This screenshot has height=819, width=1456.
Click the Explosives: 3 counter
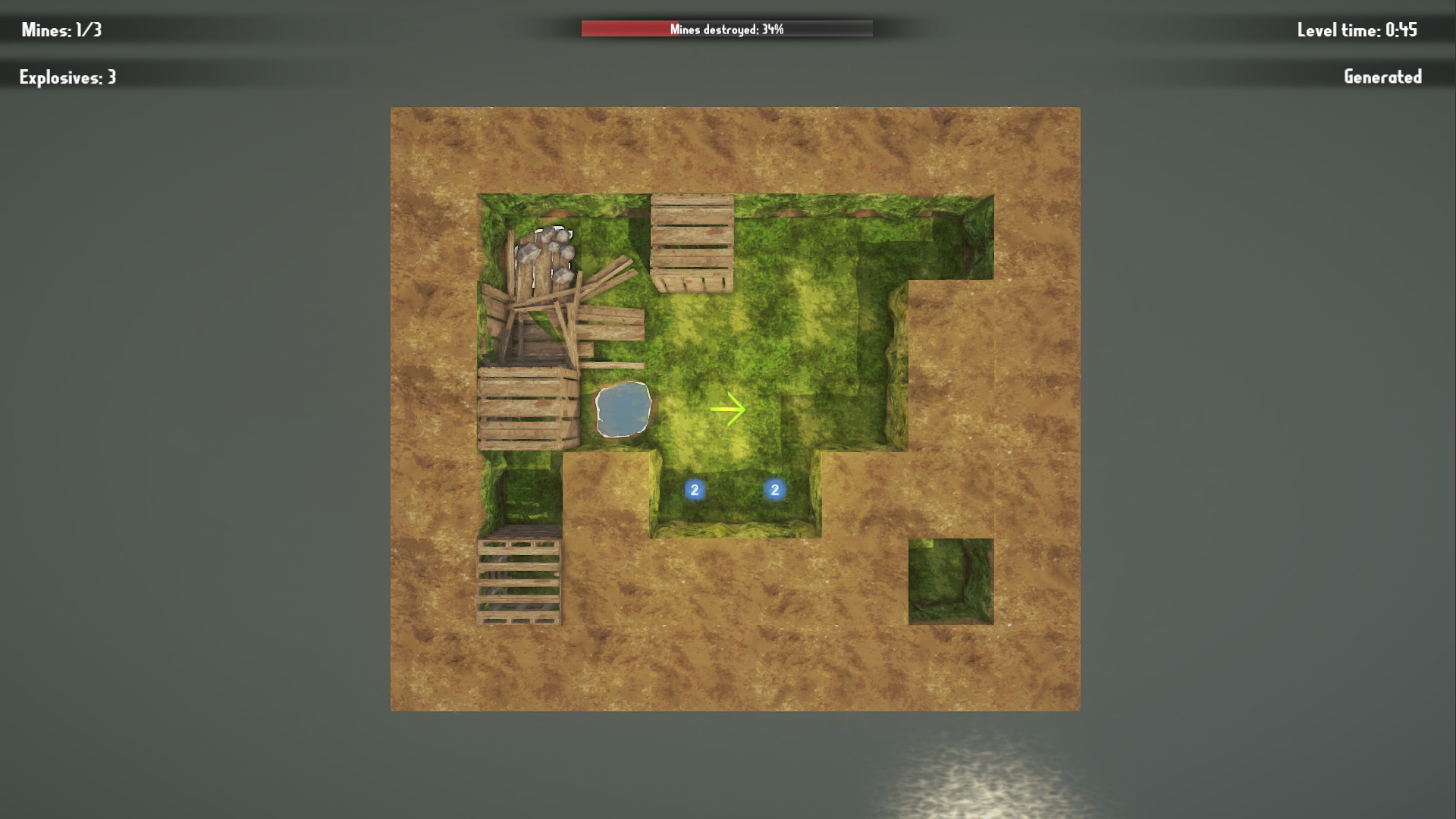pos(67,77)
